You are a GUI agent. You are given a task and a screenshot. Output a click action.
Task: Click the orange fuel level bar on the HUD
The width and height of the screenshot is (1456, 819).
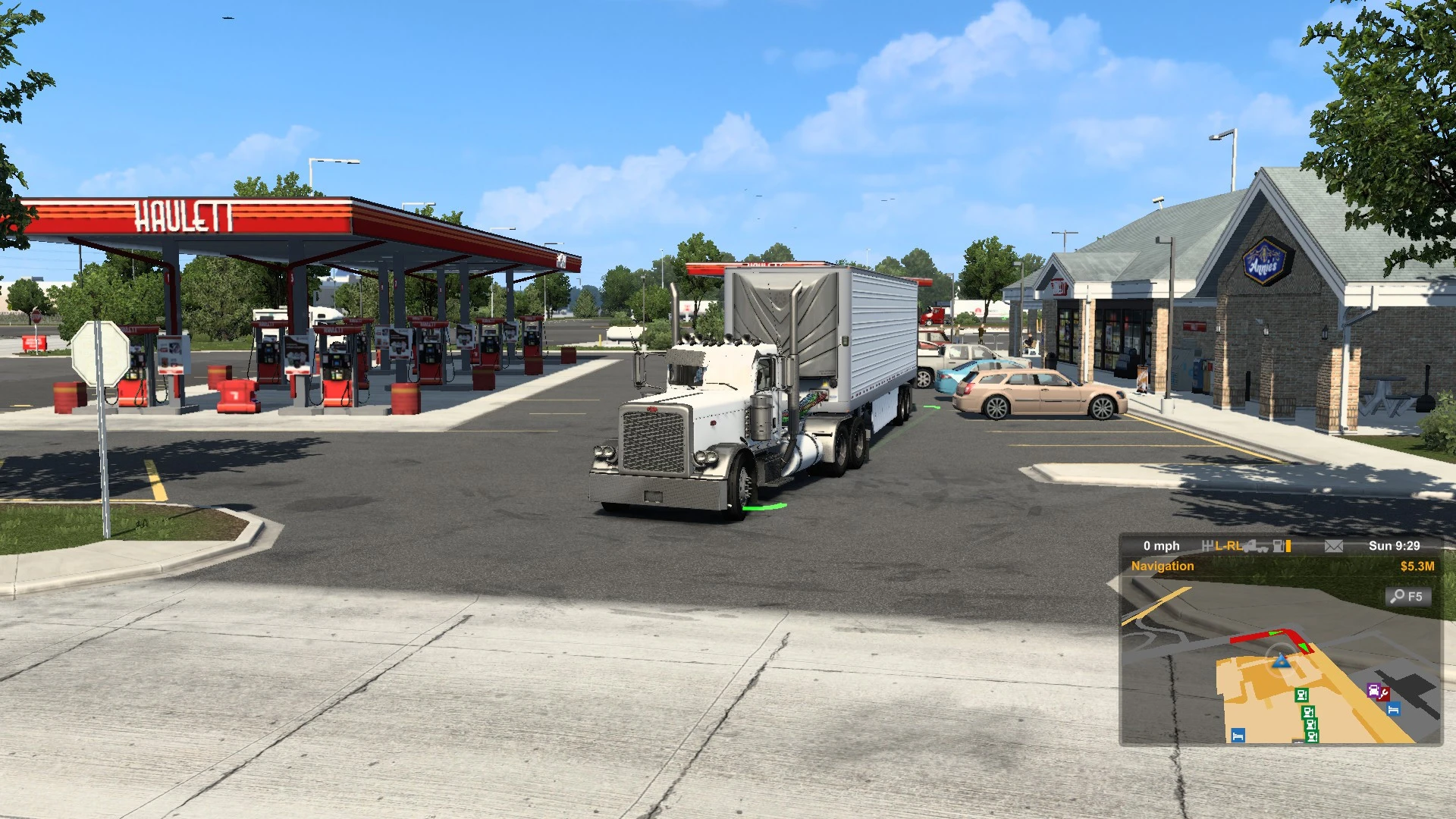point(1289,546)
